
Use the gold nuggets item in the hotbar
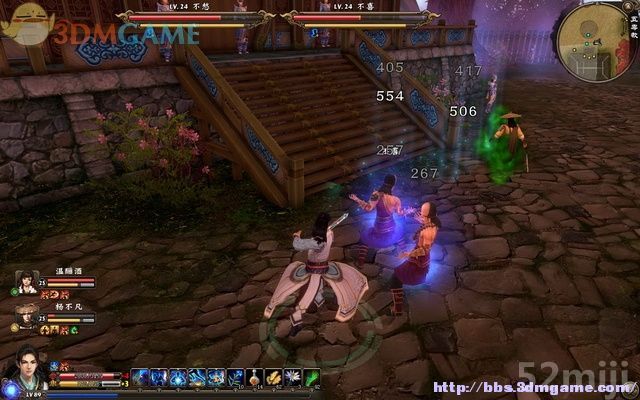click(273, 377)
